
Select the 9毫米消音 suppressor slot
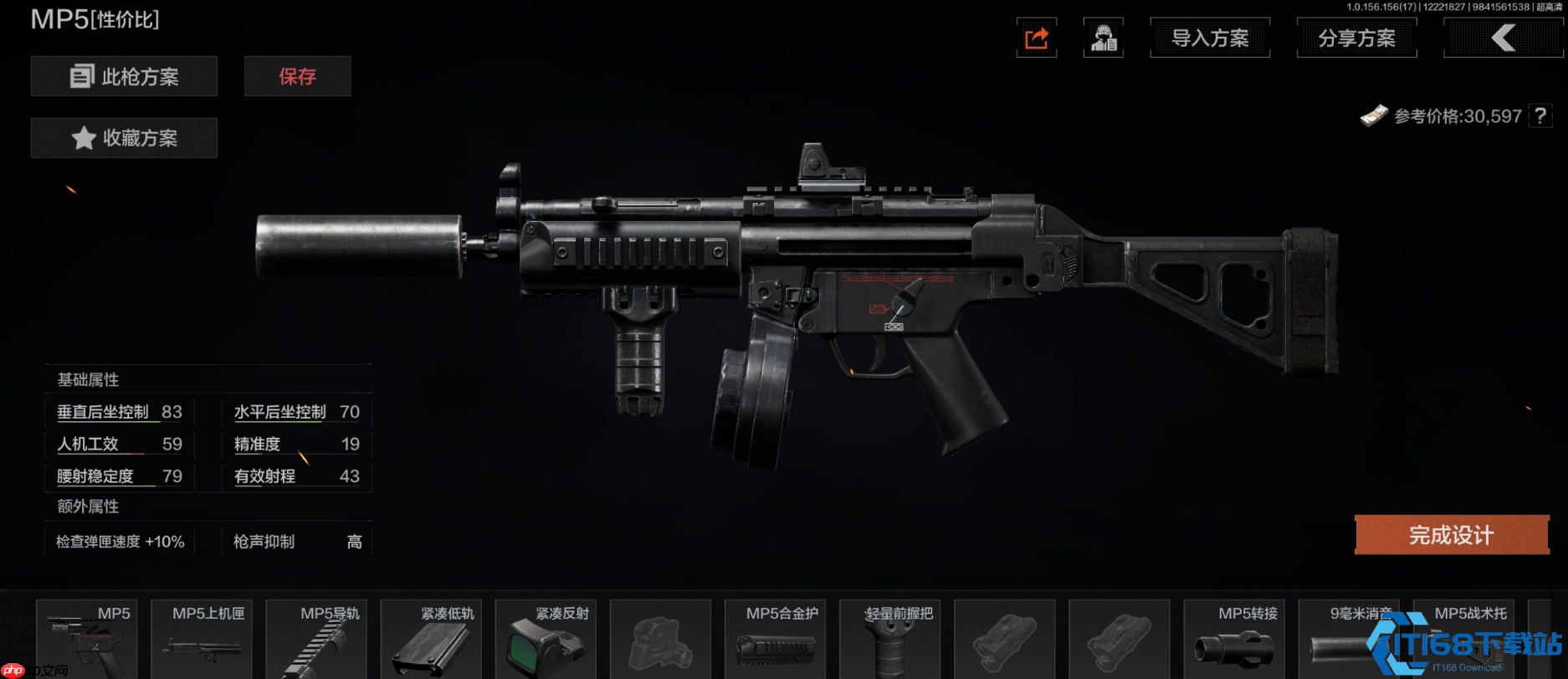1349,640
